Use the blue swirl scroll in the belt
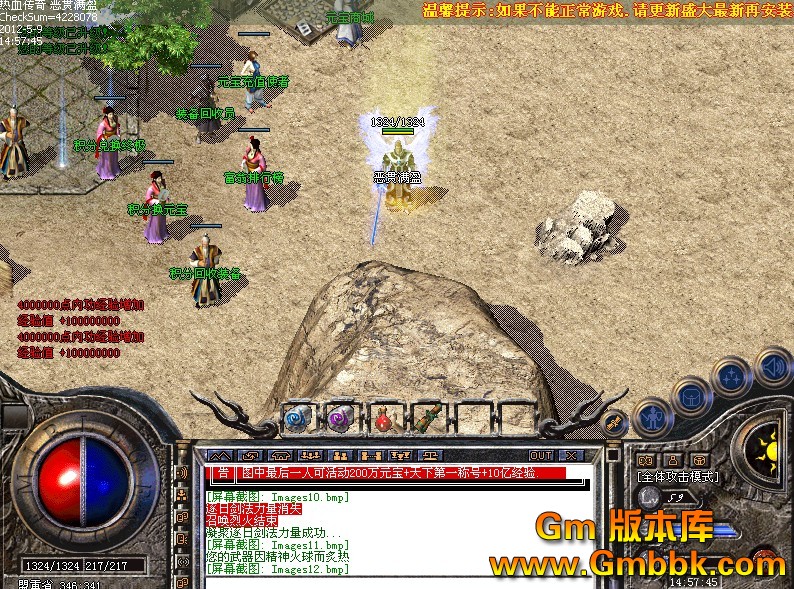This screenshot has height=589, width=794. 295,419
